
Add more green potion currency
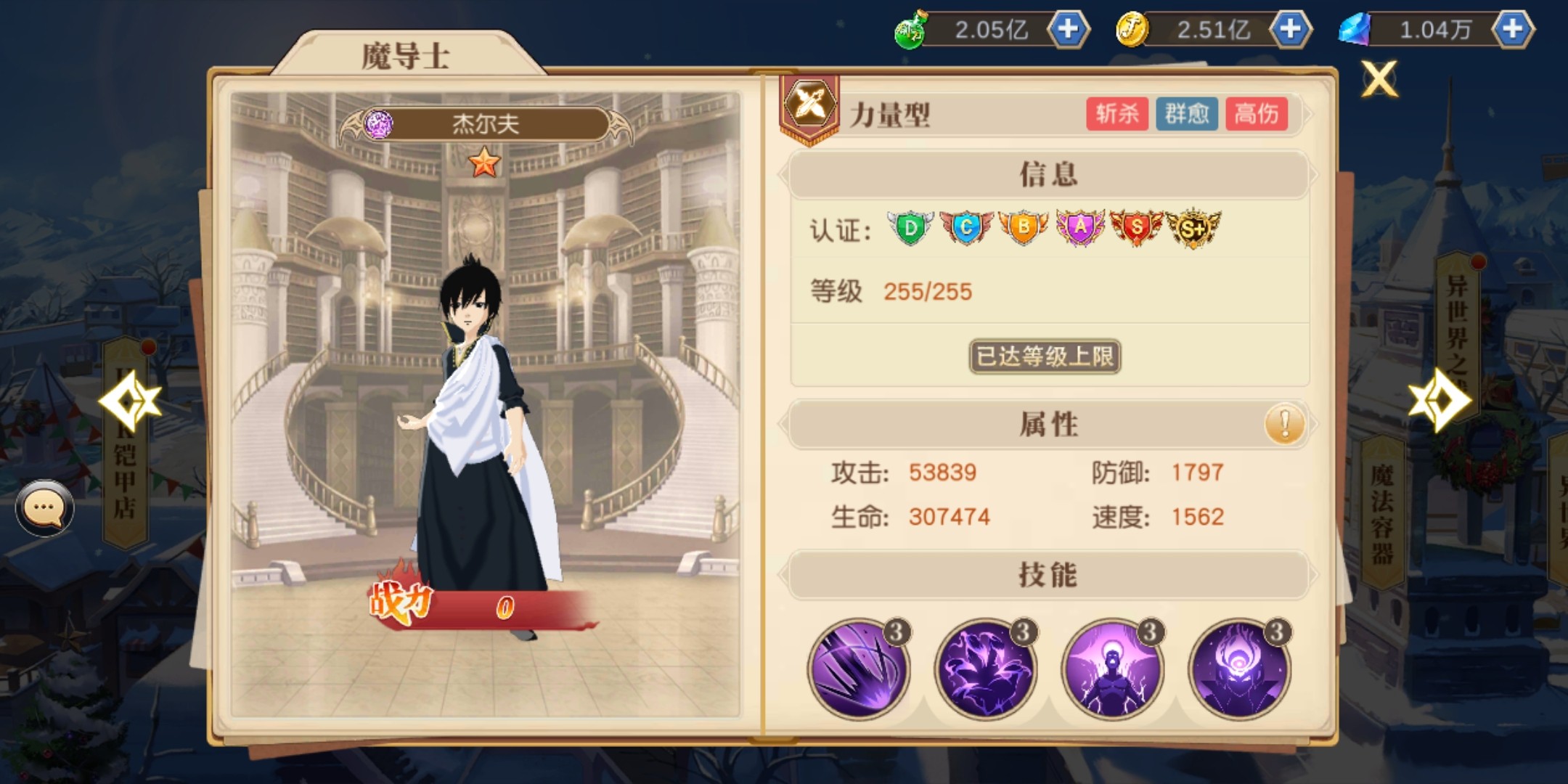coord(1068,30)
